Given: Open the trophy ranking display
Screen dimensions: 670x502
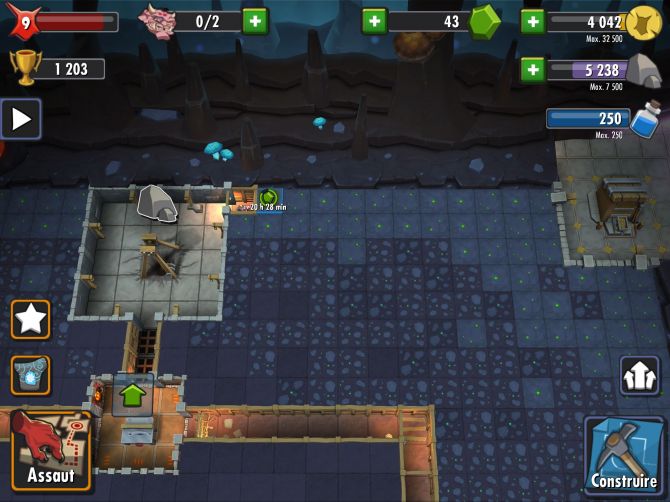Looking at the screenshot, I should 54,69.
